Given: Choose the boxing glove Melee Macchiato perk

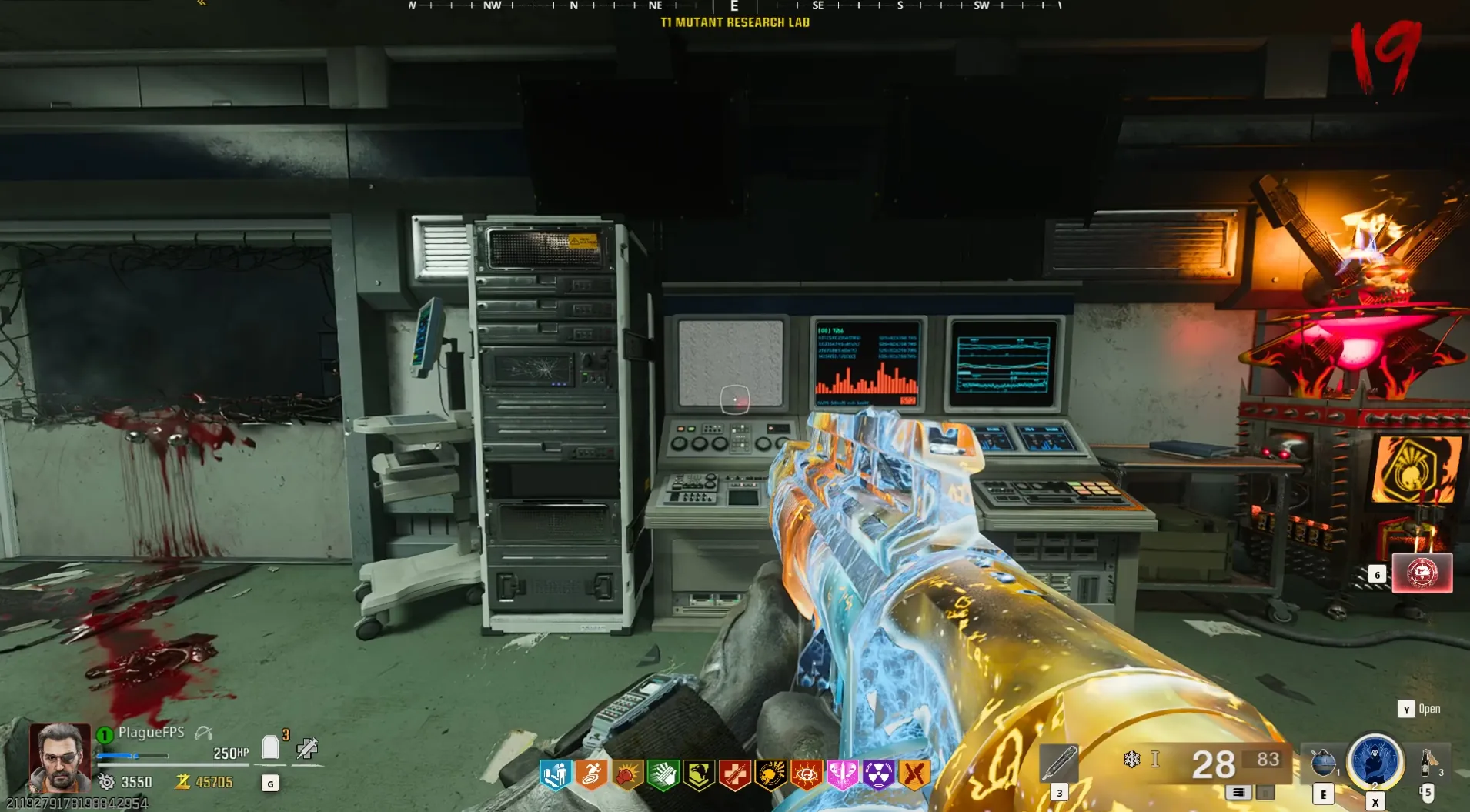Looking at the screenshot, I should pyautogui.click(x=627, y=774).
